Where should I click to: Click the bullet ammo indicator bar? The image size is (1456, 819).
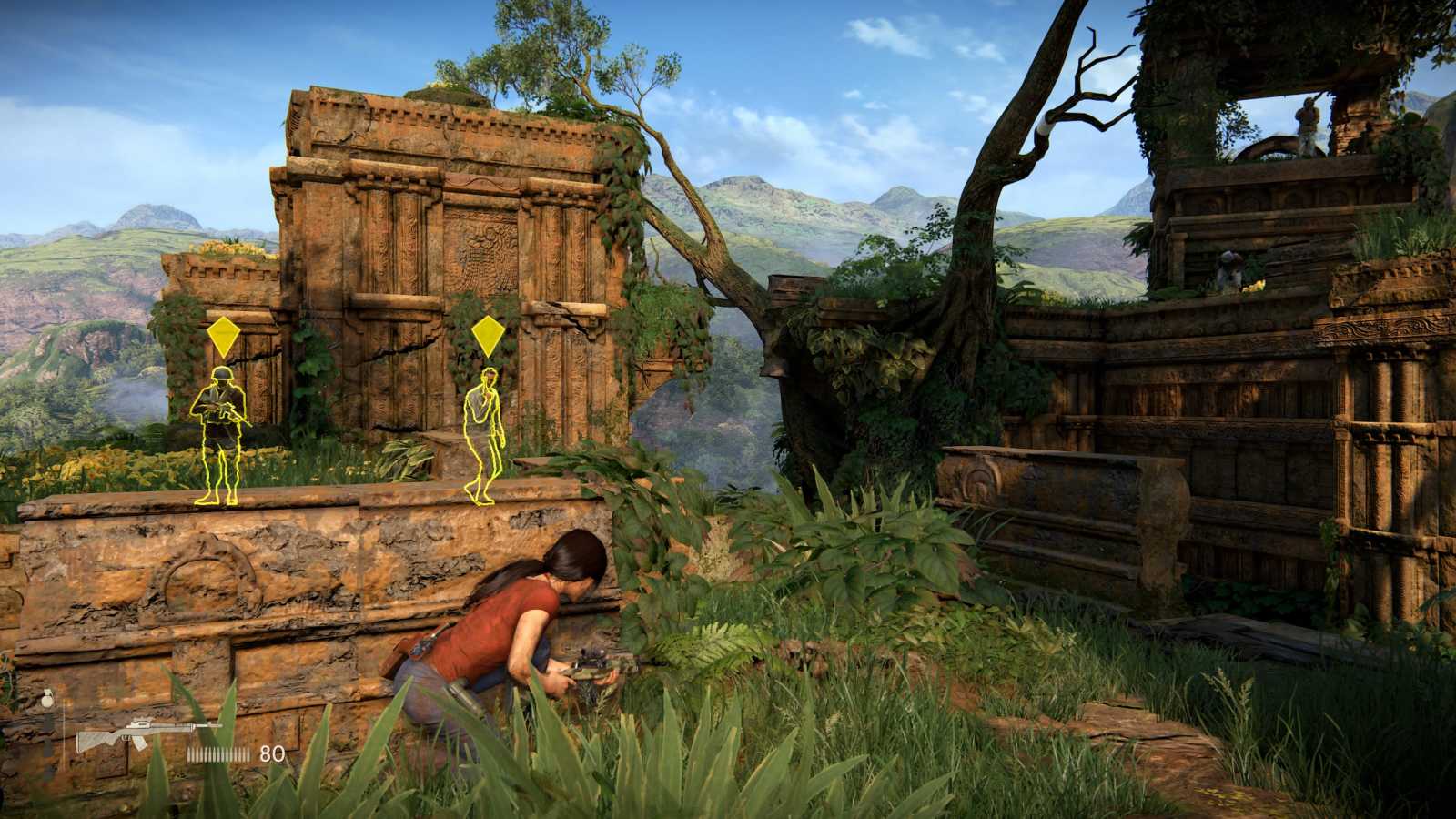[x=217, y=753]
